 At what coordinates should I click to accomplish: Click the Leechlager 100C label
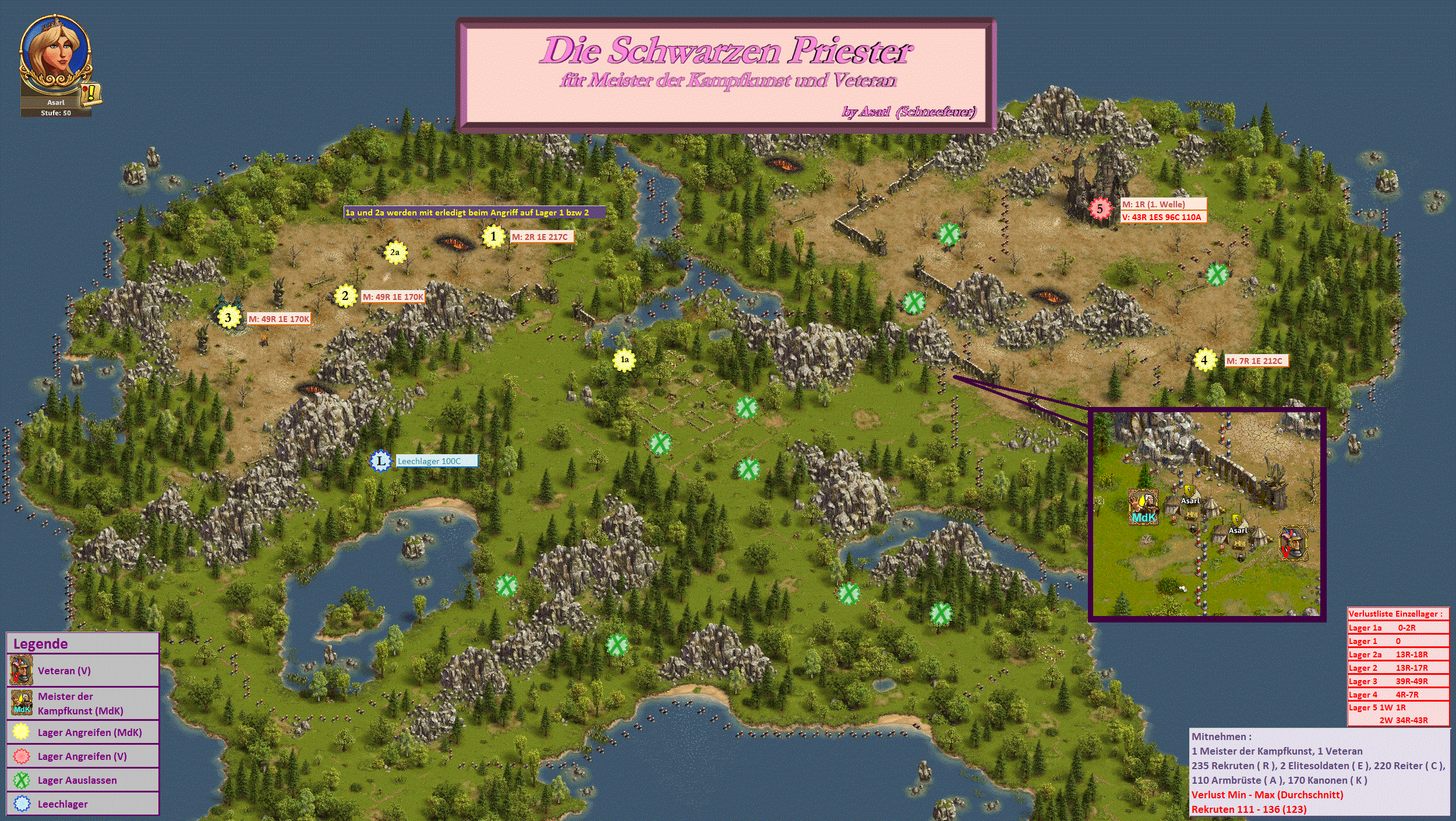click(x=436, y=461)
